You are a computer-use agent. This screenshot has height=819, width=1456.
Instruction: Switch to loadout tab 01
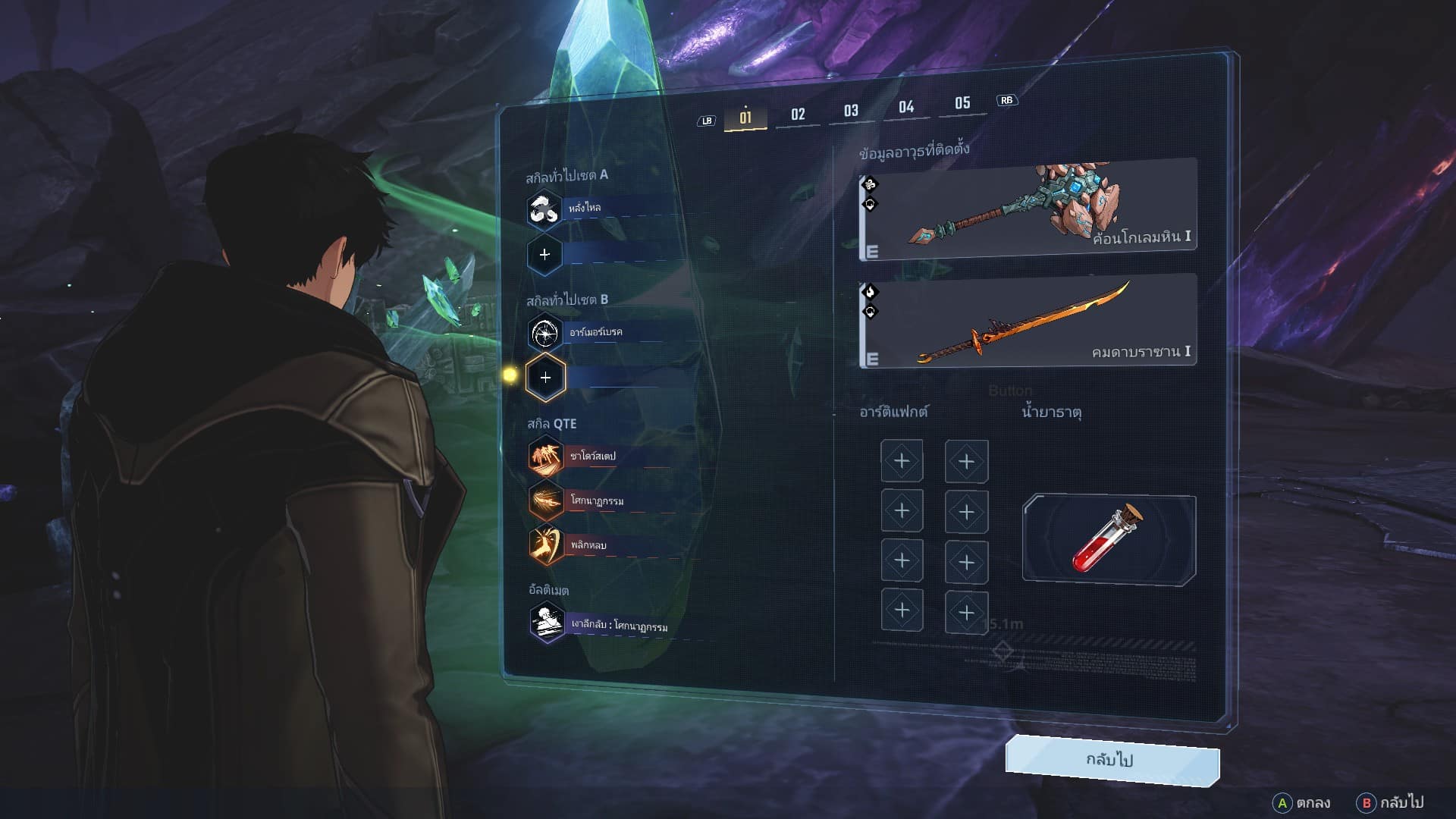pyautogui.click(x=745, y=118)
